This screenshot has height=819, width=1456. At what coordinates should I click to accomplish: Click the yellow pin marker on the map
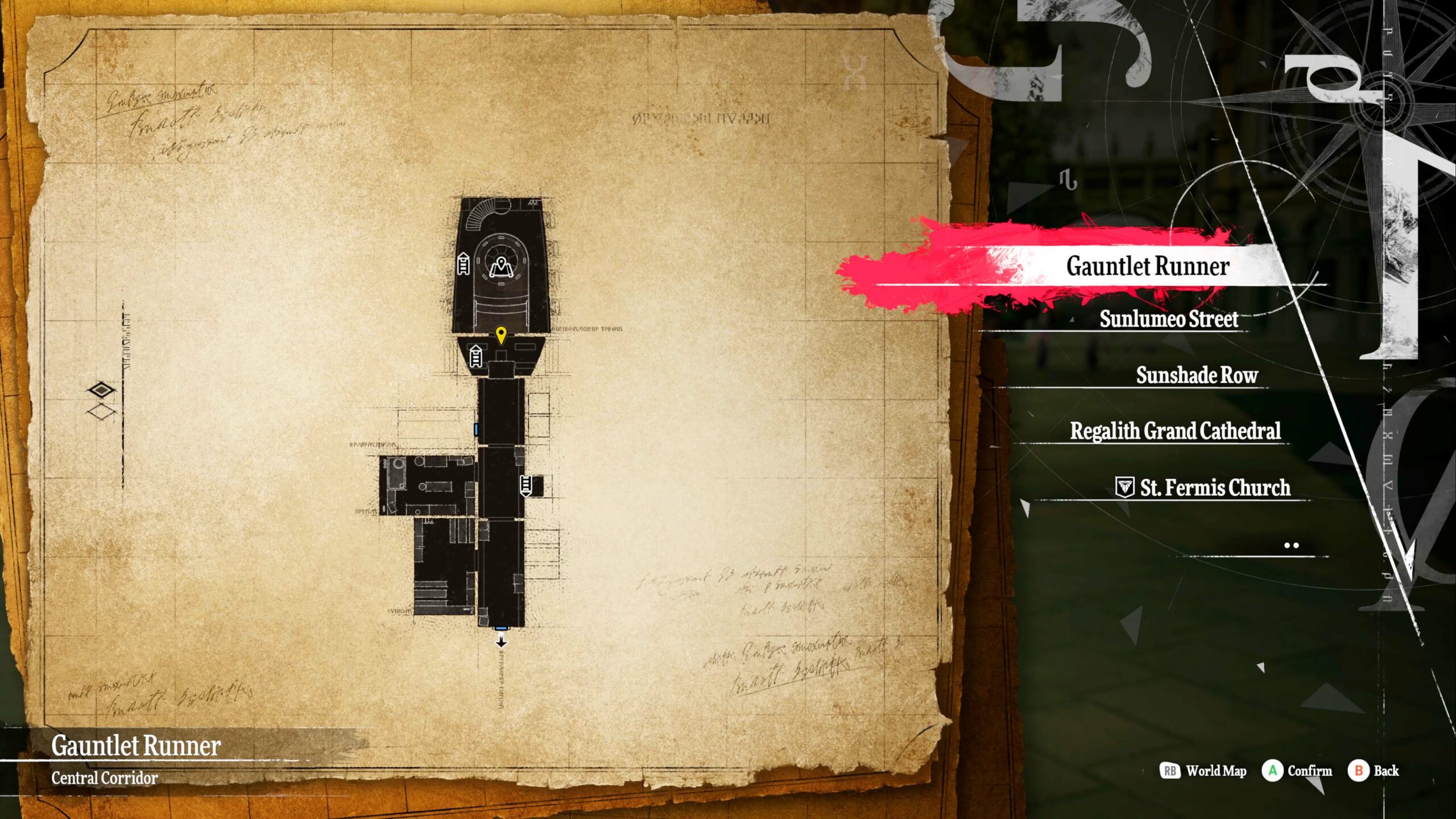tap(500, 335)
